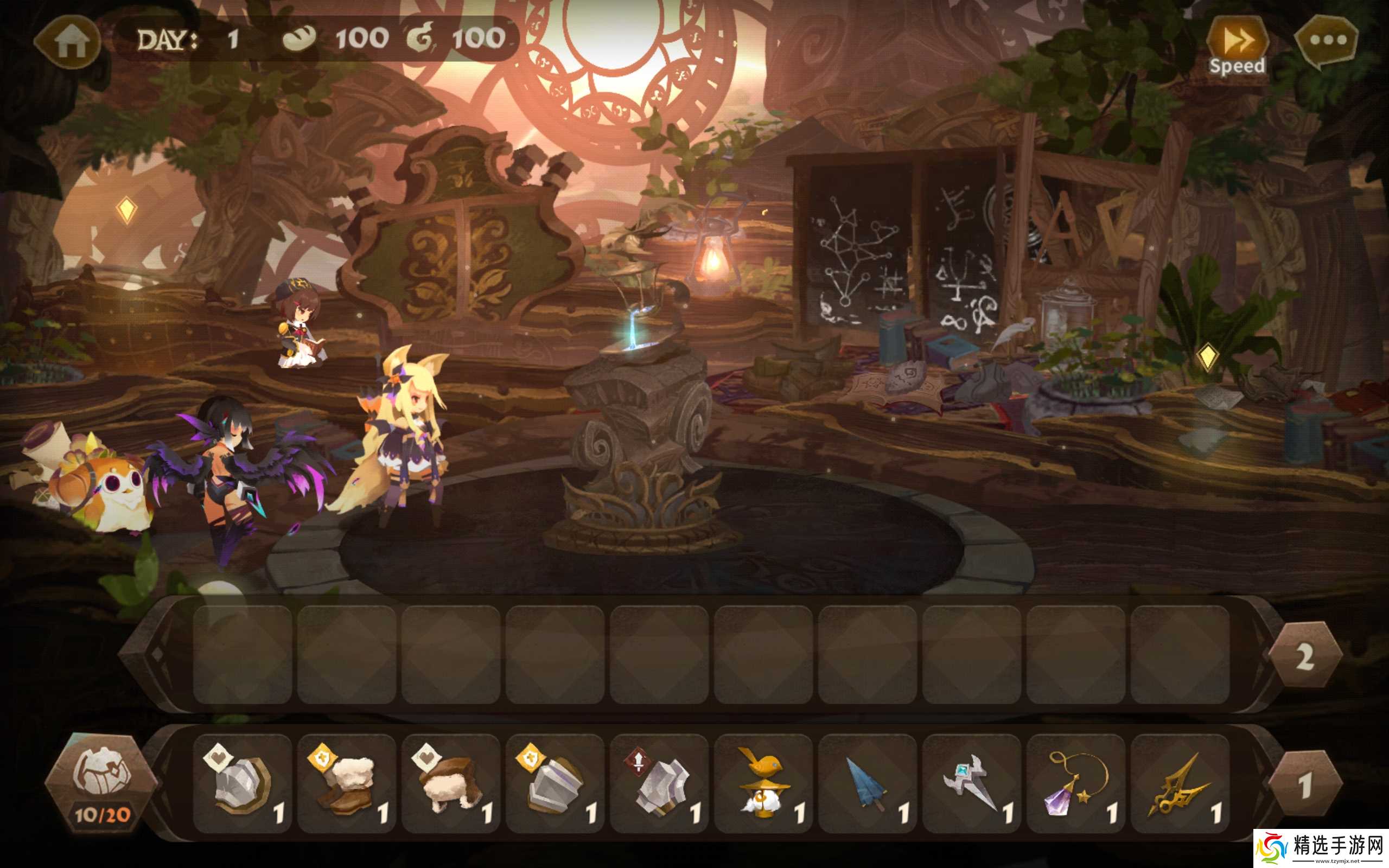
Task: Return to the home screen
Action: (x=70, y=41)
